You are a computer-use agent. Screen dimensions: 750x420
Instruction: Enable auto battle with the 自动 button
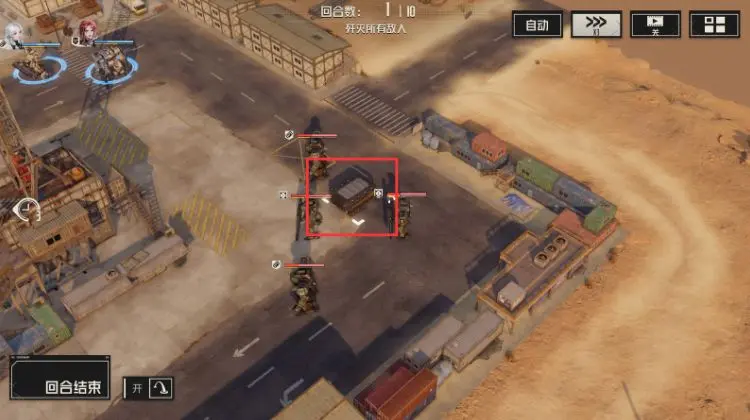[537, 25]
